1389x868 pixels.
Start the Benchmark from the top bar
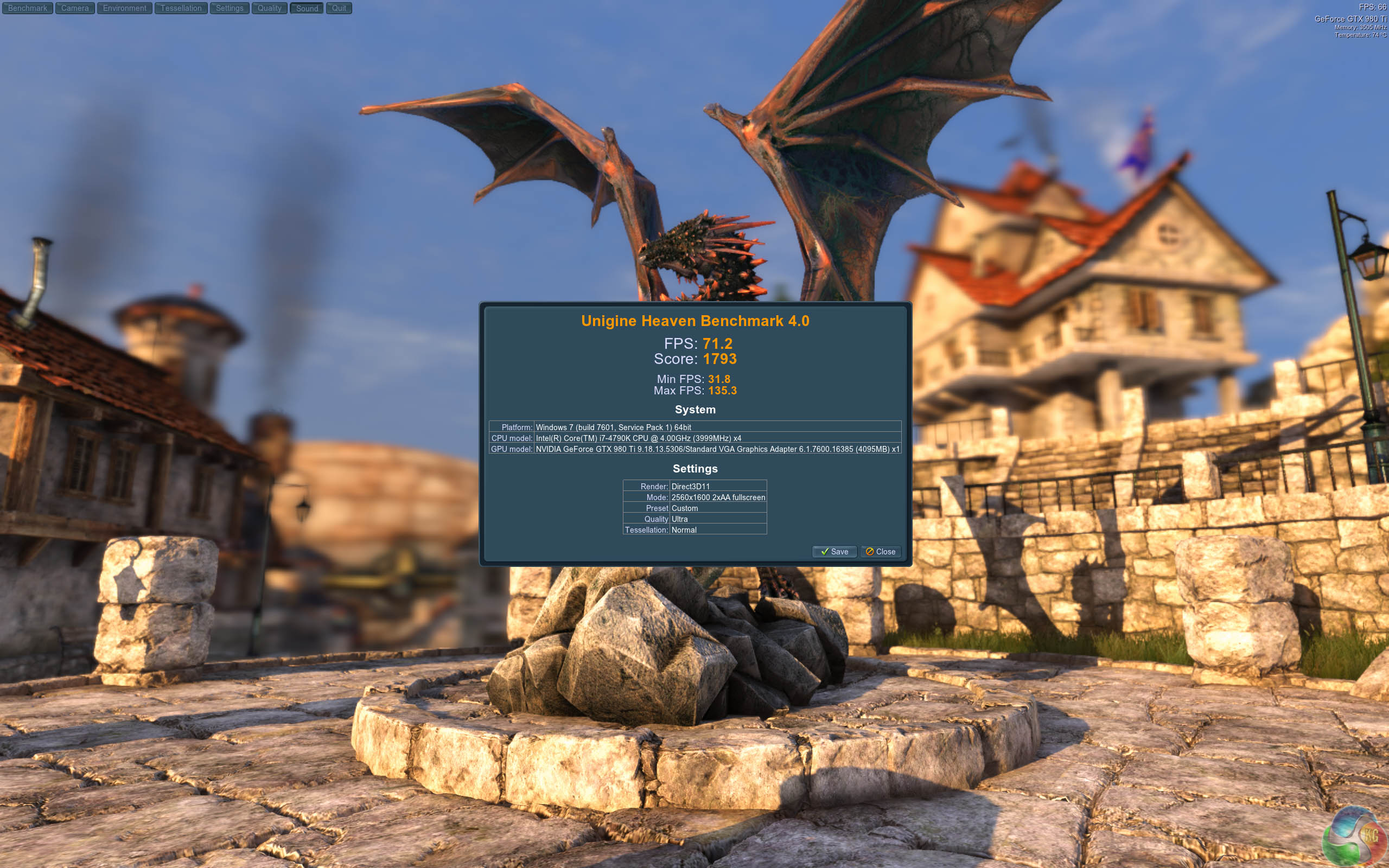click(x=28, y=8)
